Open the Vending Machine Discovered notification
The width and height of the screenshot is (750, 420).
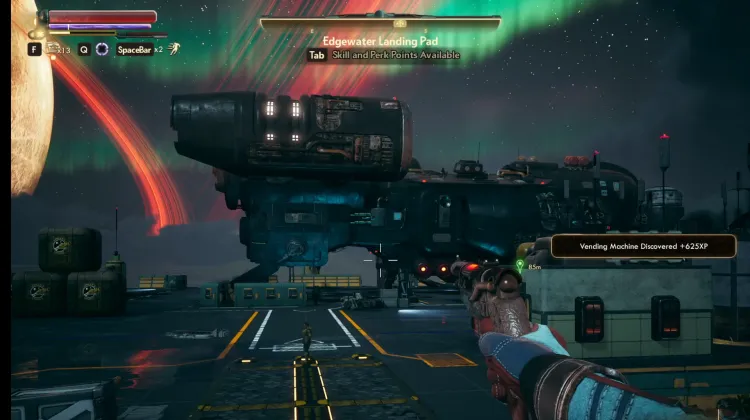[643, 246]
